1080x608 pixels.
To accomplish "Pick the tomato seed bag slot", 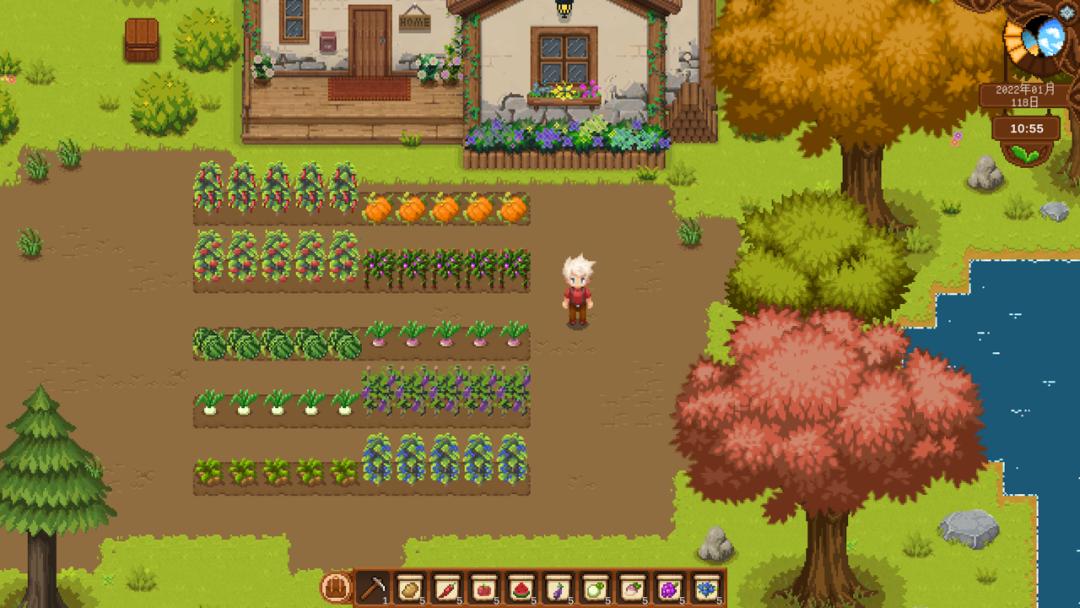I will click(x=484, y=587).
